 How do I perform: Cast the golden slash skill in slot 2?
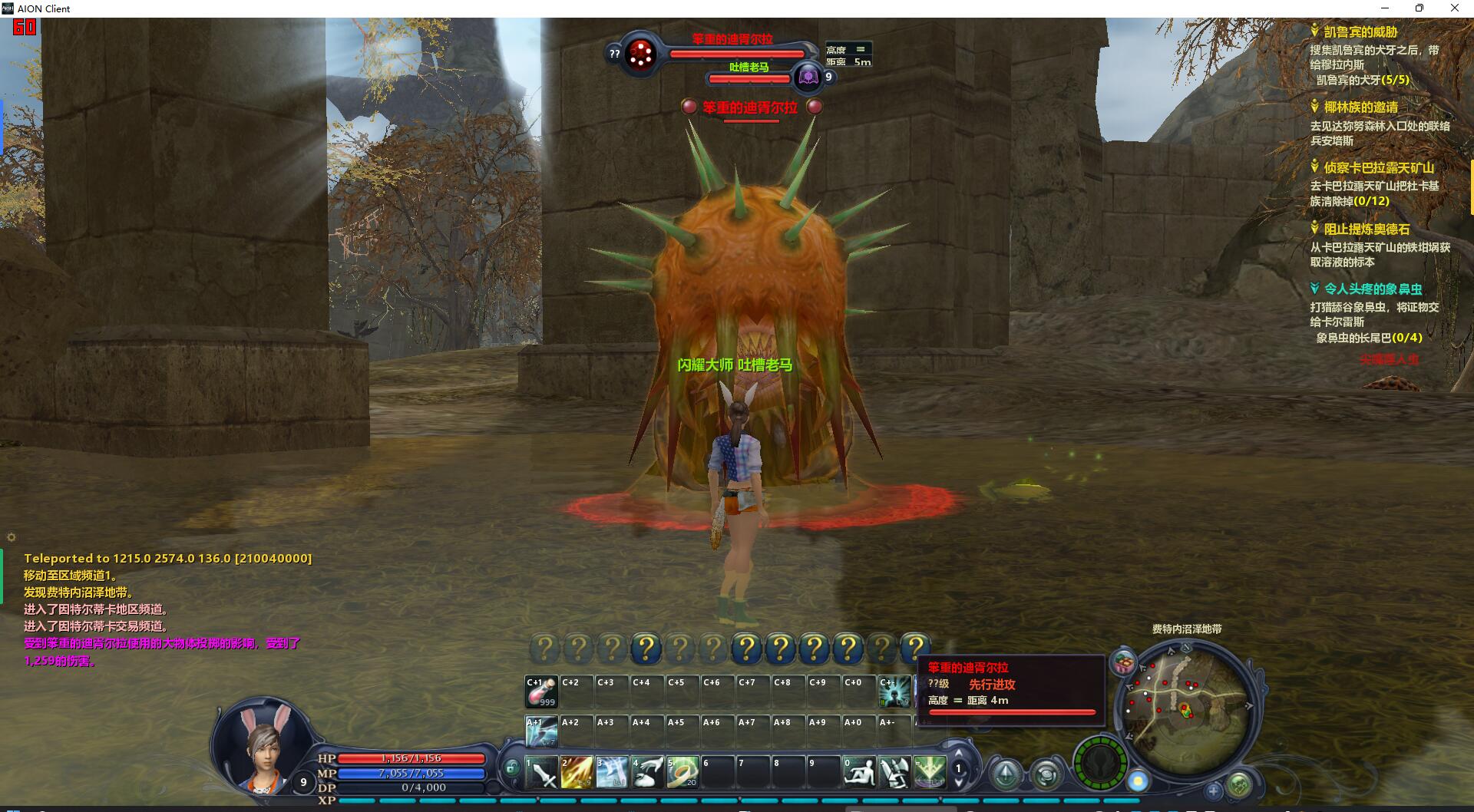point(577,771)
